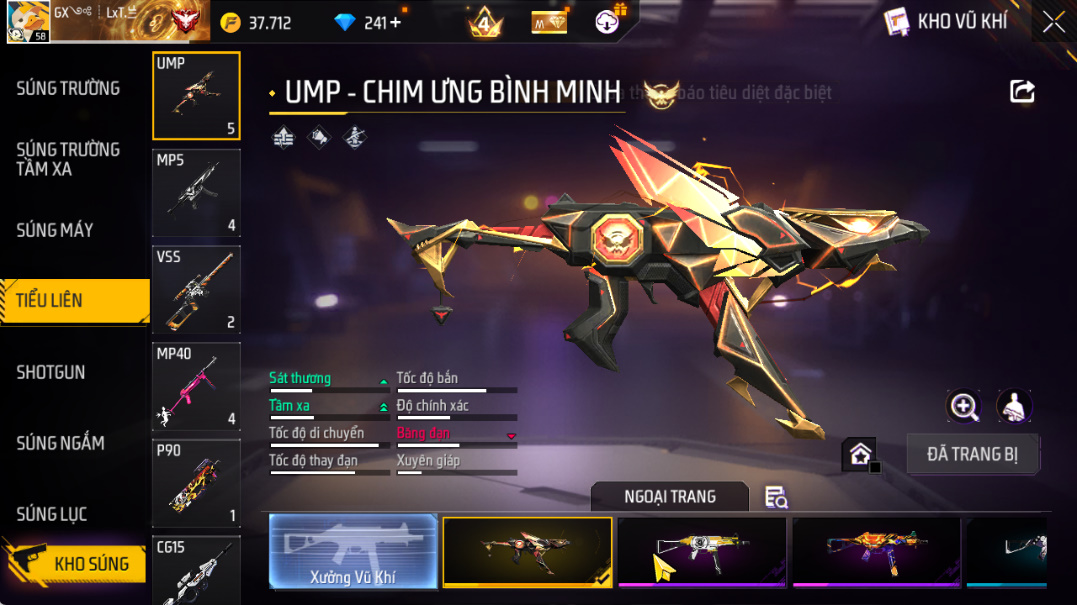Open the player profile avatar
This screenshot has height=605, width=1077.
27,21
